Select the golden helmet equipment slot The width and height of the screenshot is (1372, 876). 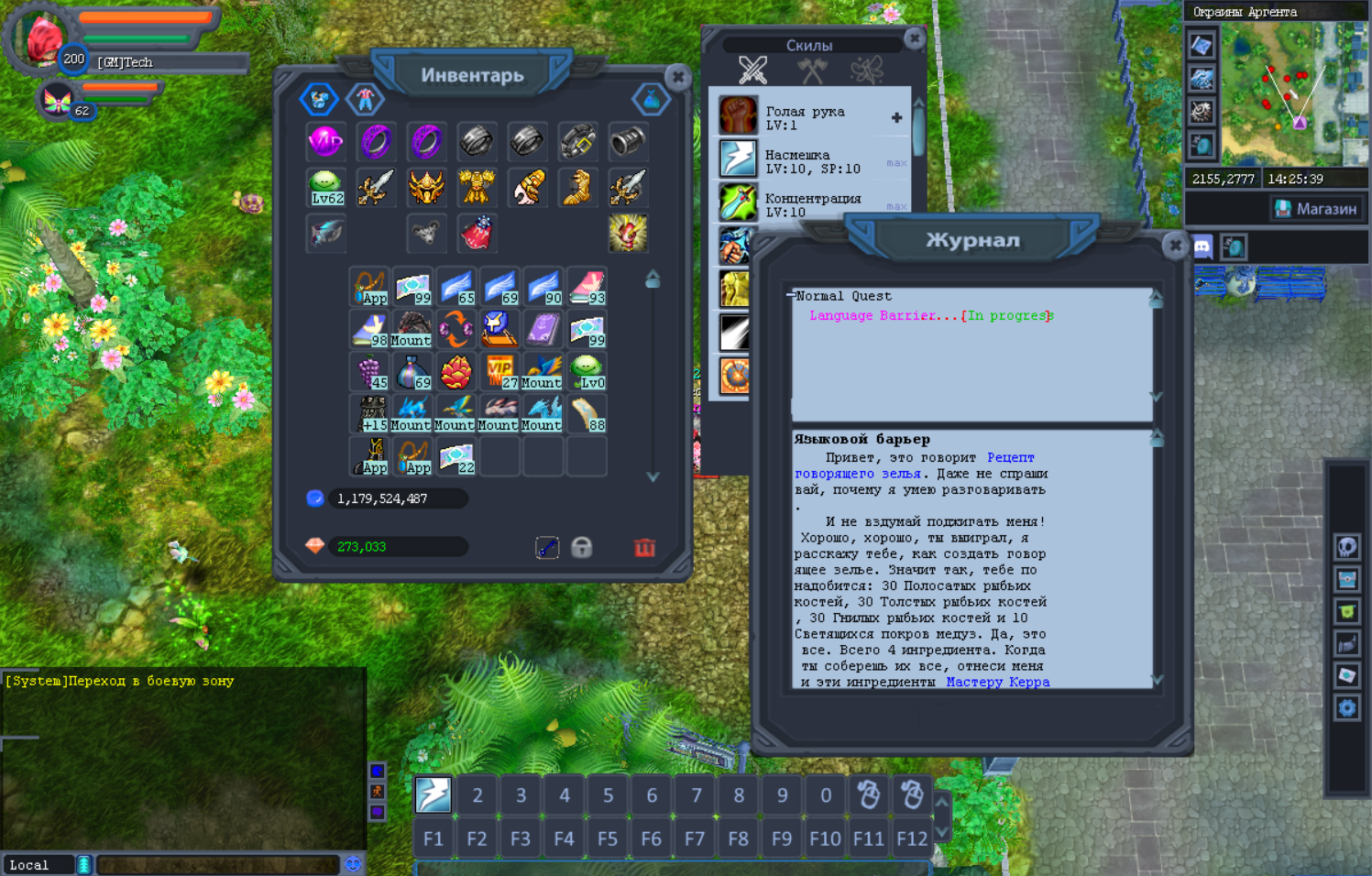tap(426, 187)
